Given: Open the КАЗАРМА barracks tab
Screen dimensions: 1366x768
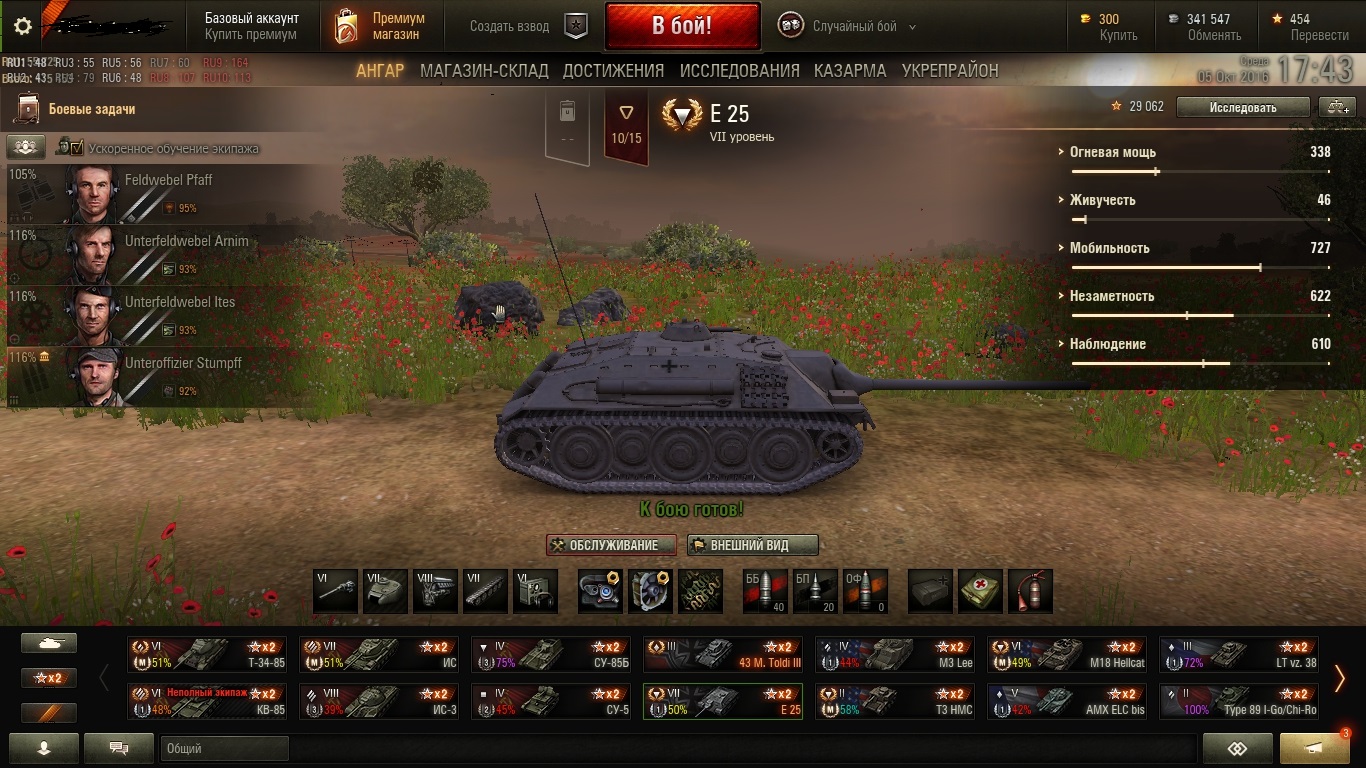Looking at the screenshot, I should tap(850, 71).
